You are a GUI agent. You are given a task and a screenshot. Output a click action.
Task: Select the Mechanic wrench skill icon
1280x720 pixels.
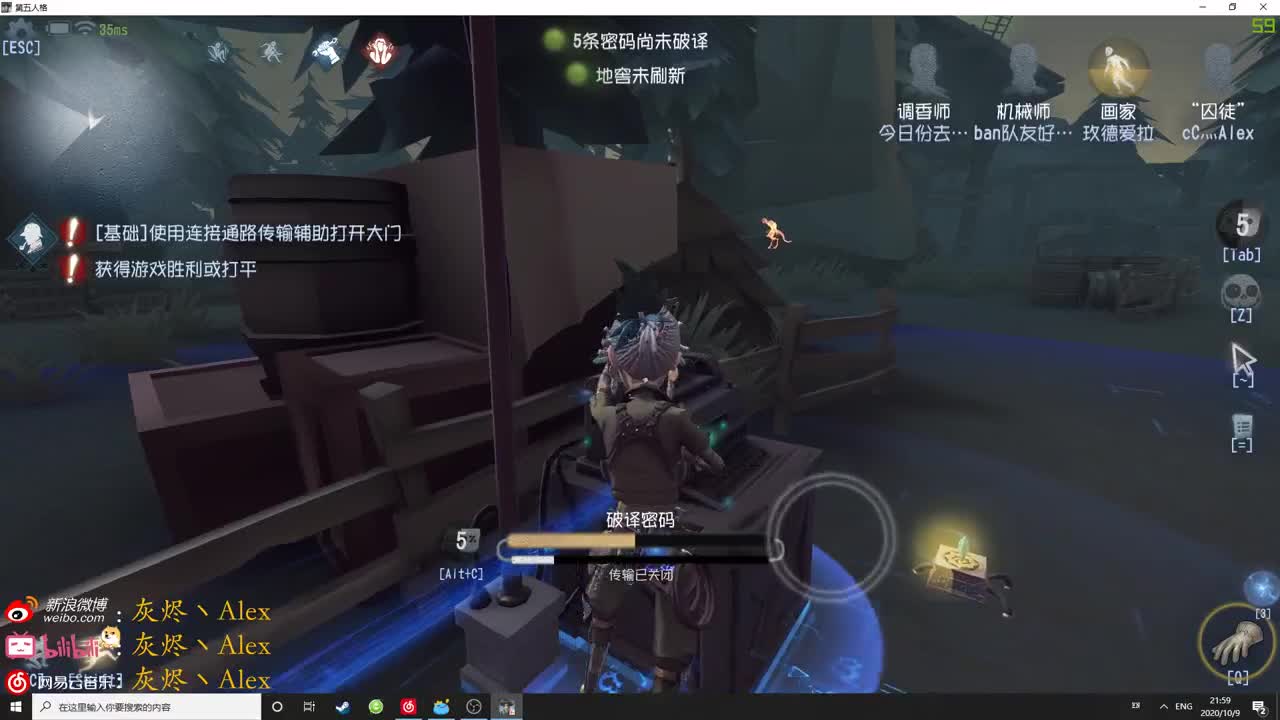coord(328,50)
